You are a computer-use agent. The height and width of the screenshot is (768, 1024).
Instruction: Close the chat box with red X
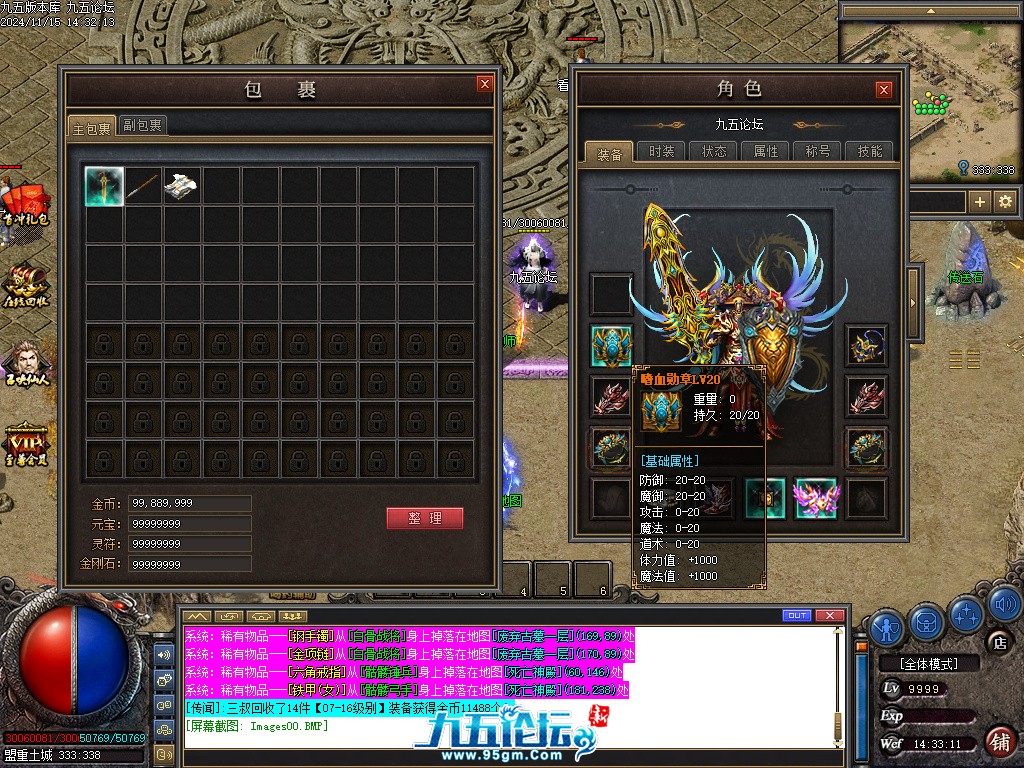pos(829,615)
